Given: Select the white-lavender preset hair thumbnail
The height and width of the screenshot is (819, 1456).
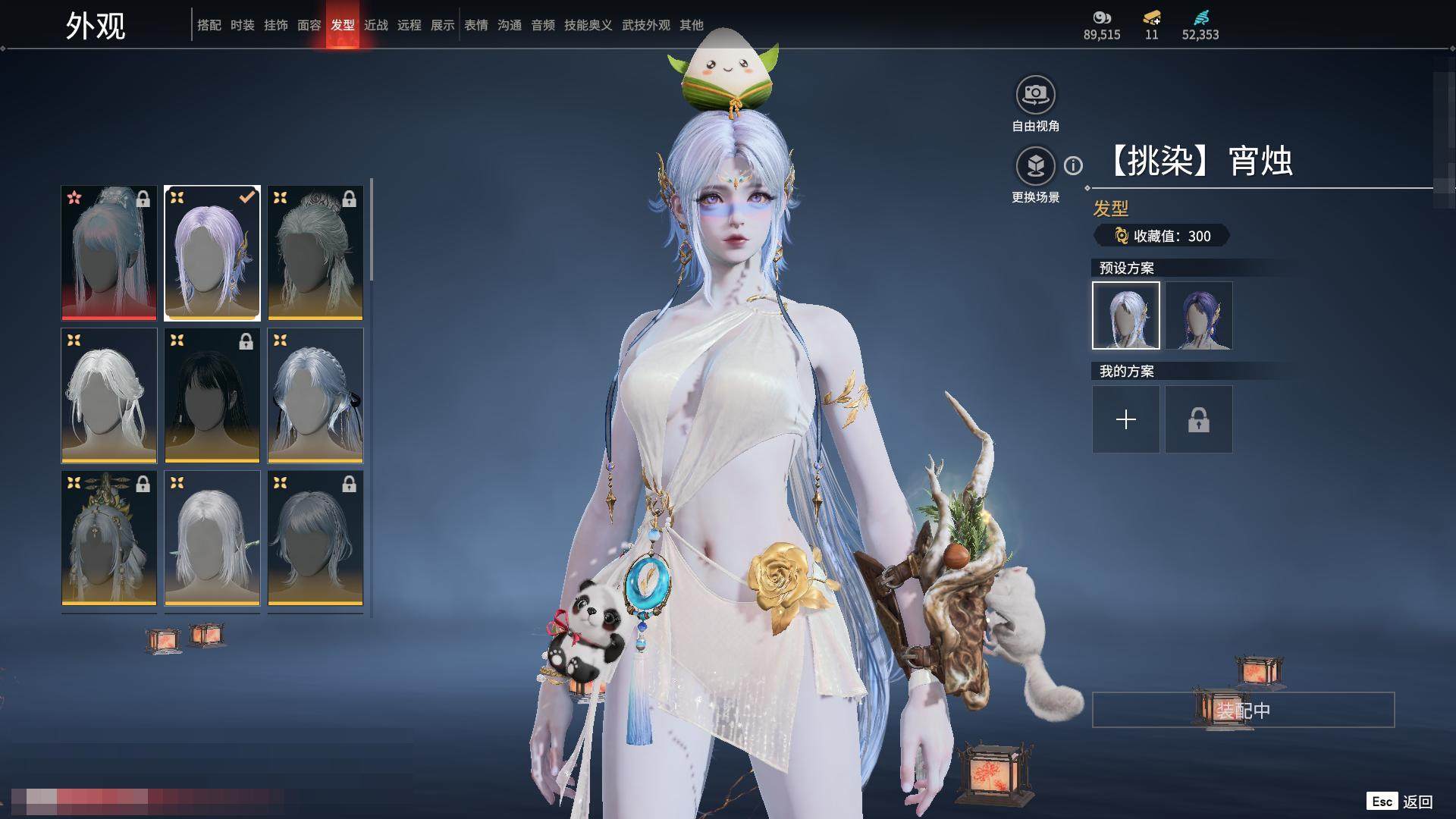Looking at the screenshot, I should point(1125,315).
